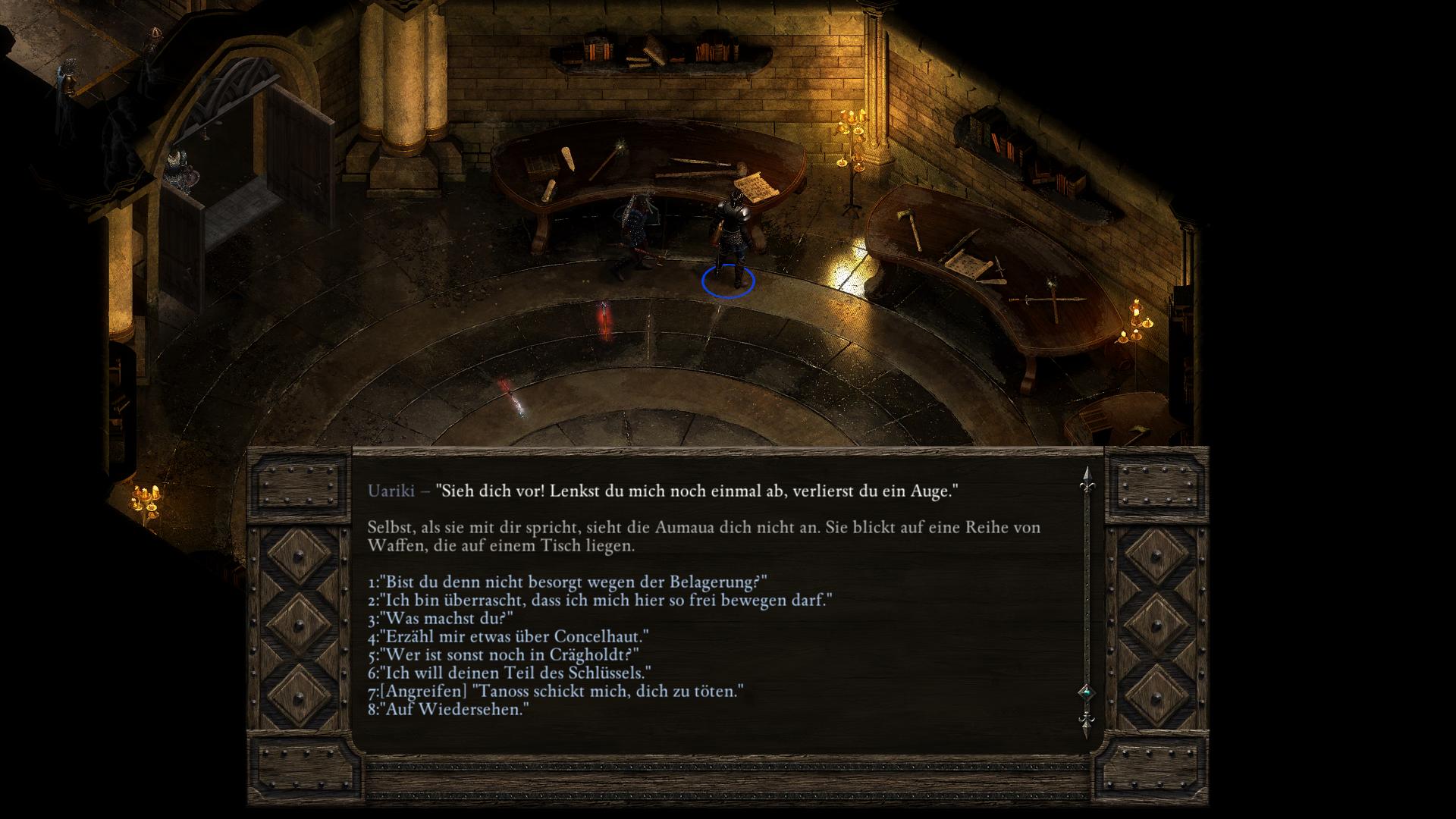Select "Was machst du?" dialogue option

coord(441,619)
